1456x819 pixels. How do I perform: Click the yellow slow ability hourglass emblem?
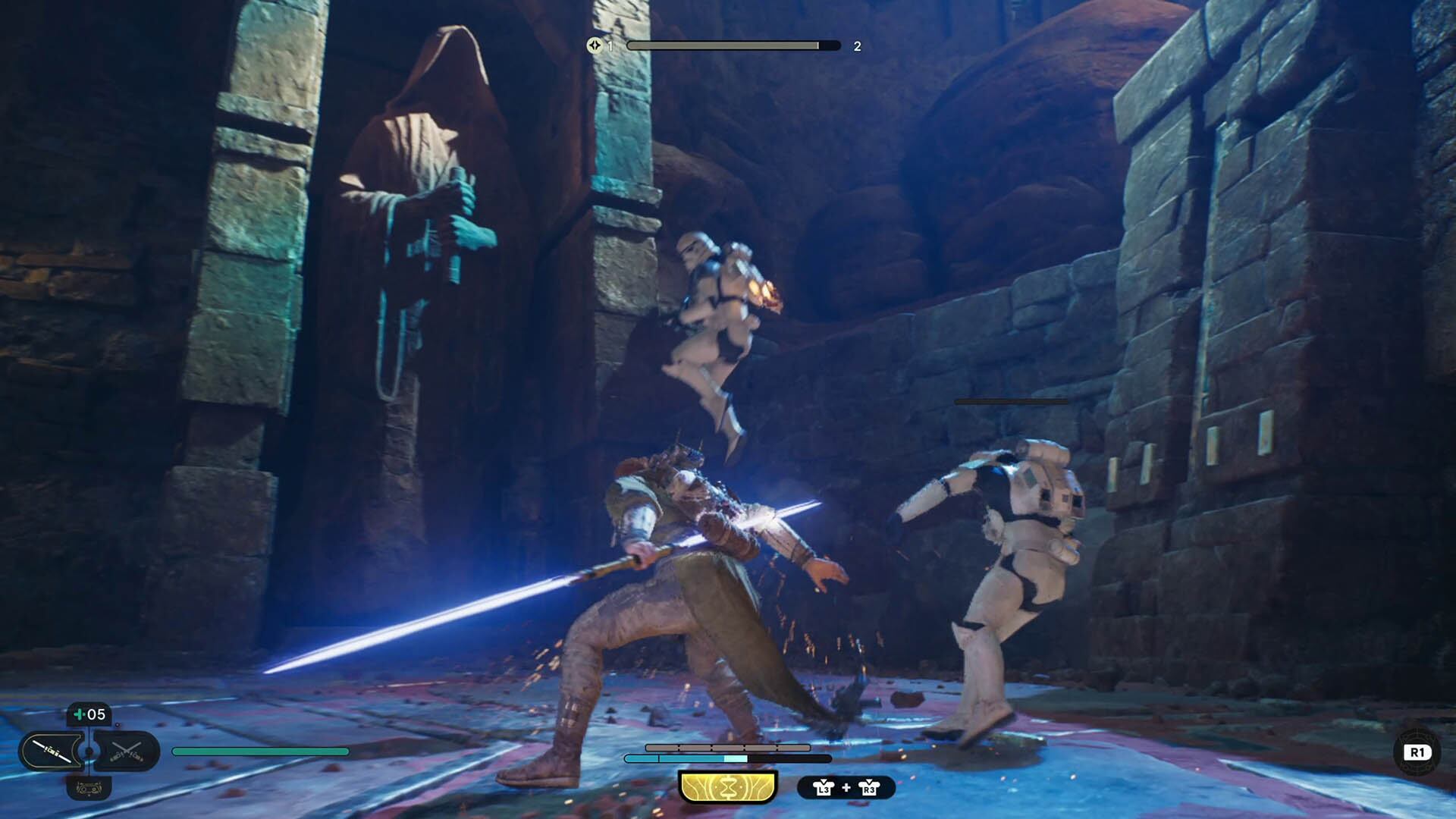tap(728, 787)
